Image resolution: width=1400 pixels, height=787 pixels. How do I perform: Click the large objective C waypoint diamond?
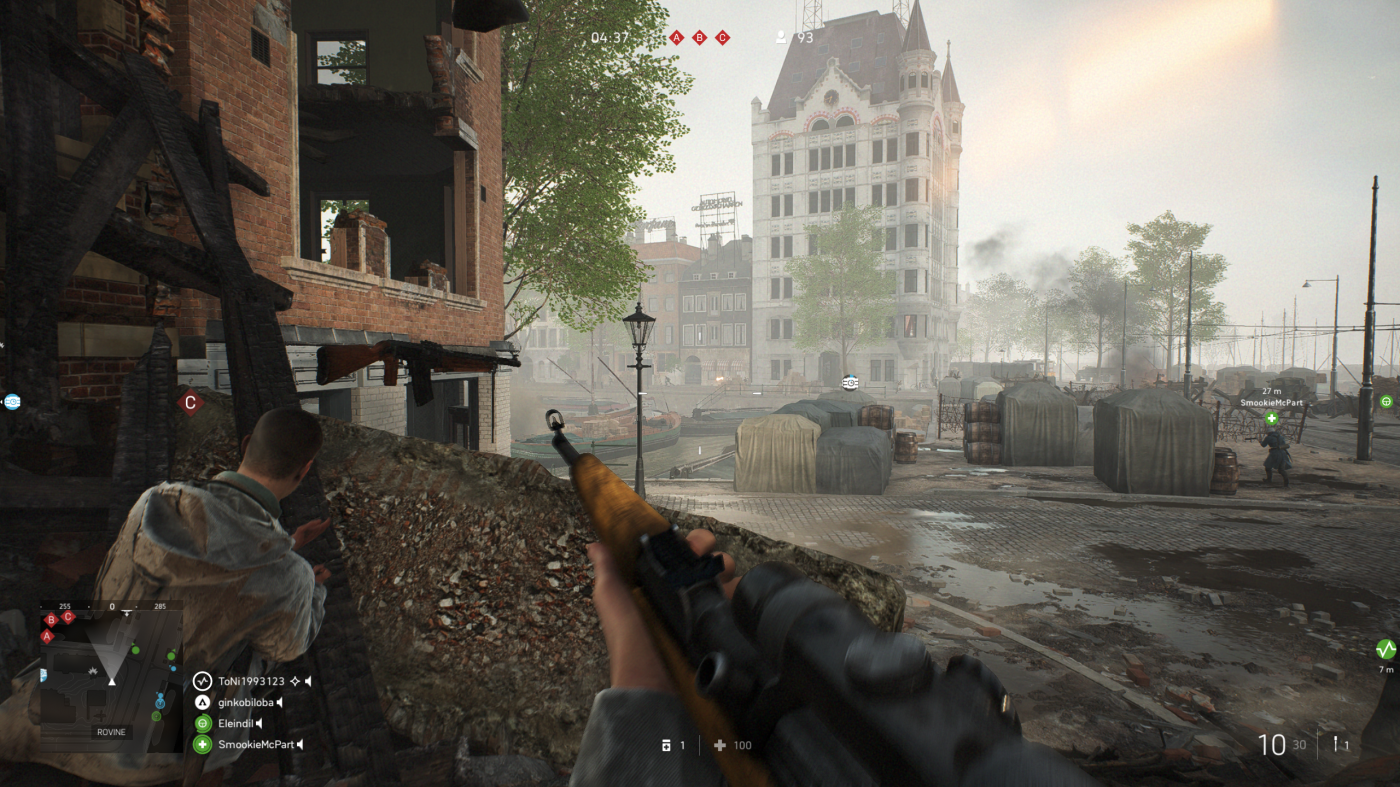[x=190, y=402]
